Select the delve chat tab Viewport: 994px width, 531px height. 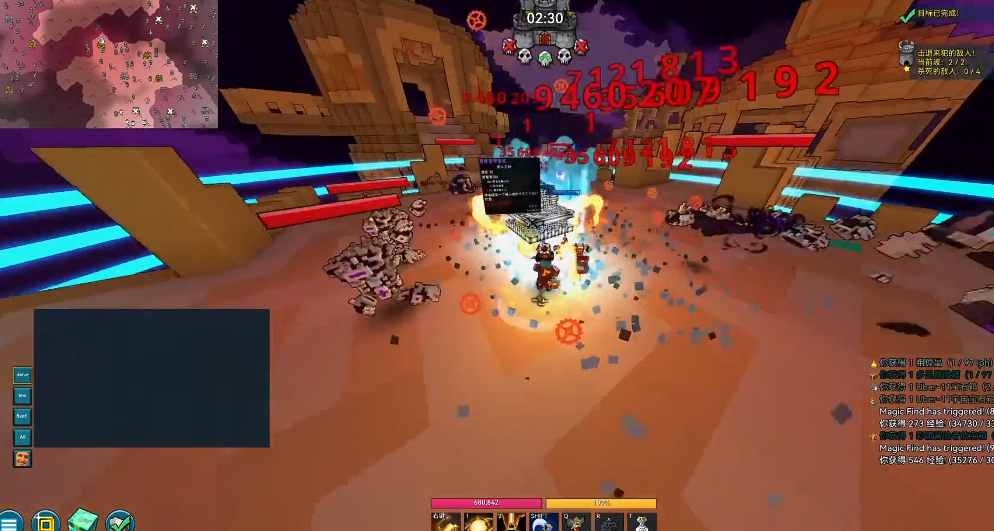click(x=22, y=375)
